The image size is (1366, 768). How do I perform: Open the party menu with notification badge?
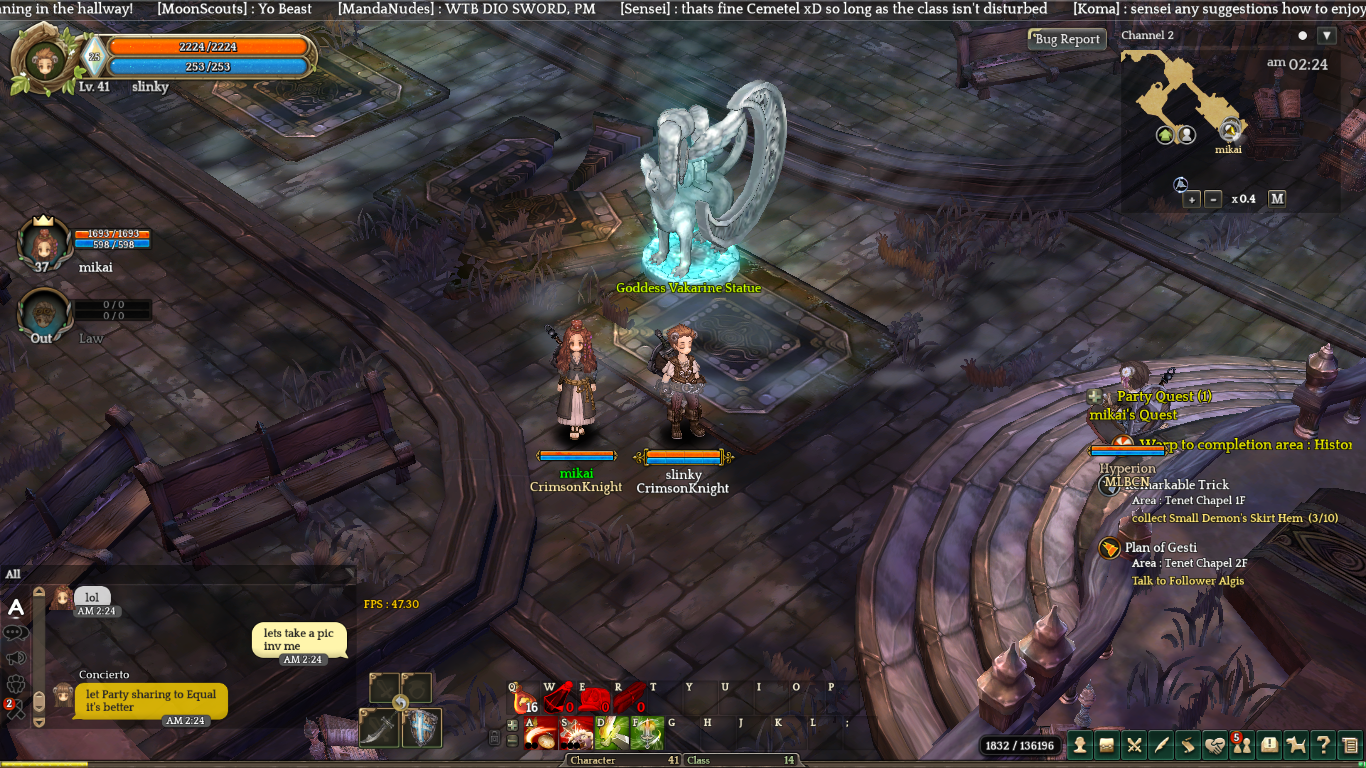(x=1242, y=744)
